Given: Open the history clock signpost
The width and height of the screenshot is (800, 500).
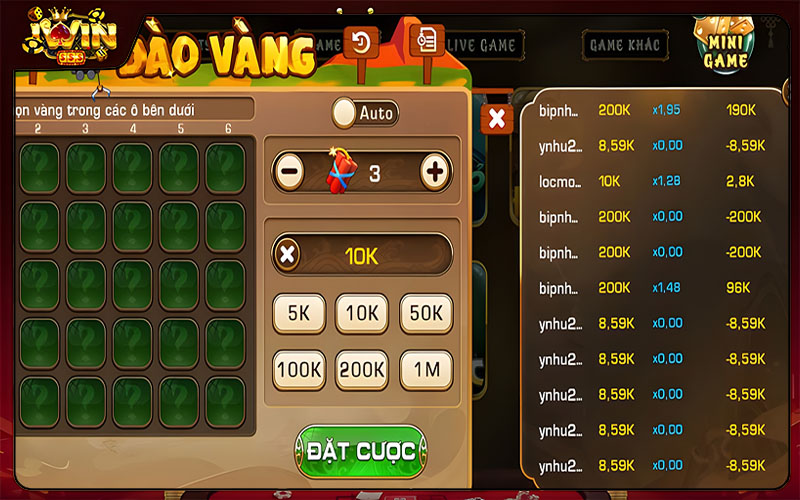Looking at the screenshot, I should coord(361,43).
